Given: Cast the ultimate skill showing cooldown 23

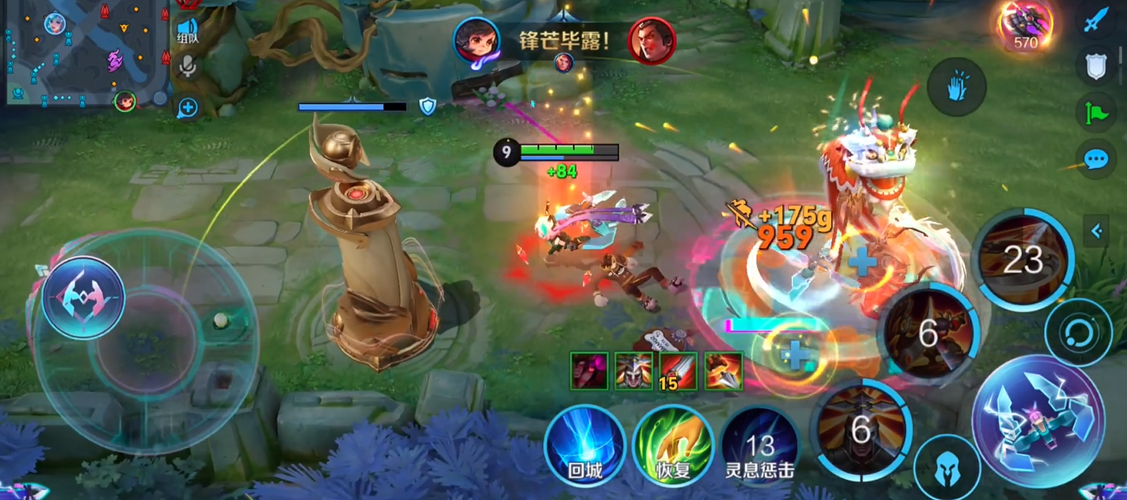Looking at the screenshot, I should pyautogui.click(x=1022, y=260).
